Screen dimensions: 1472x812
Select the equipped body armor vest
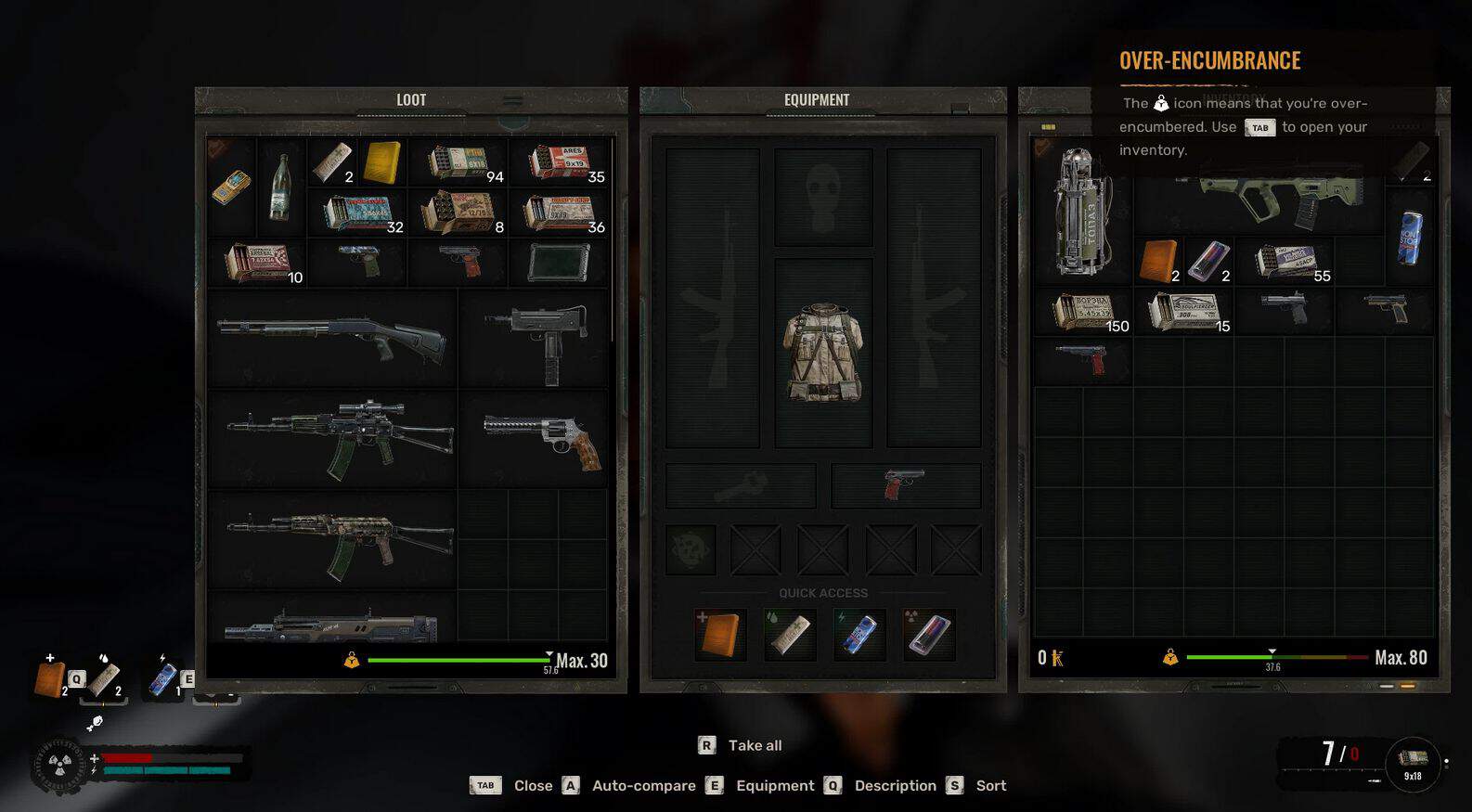tap(823, 353)
